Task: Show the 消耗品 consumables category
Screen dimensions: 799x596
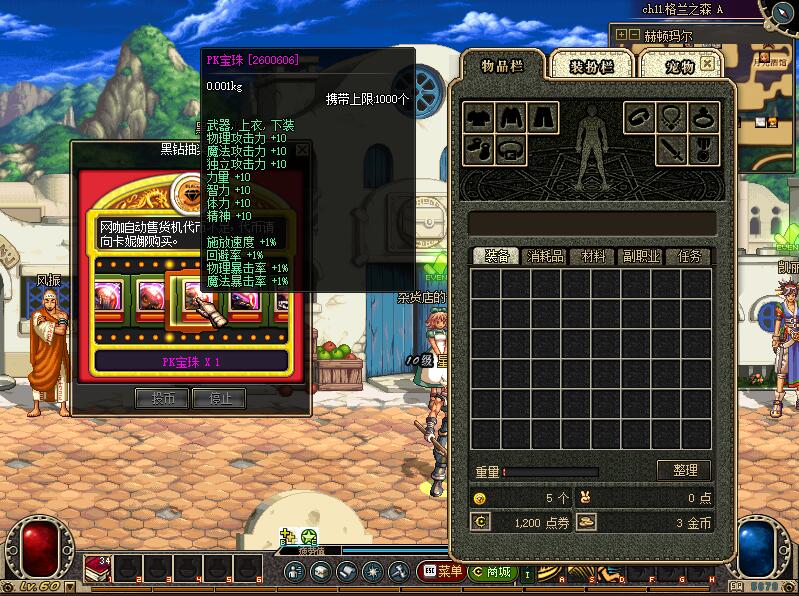Action: (545, 257)
